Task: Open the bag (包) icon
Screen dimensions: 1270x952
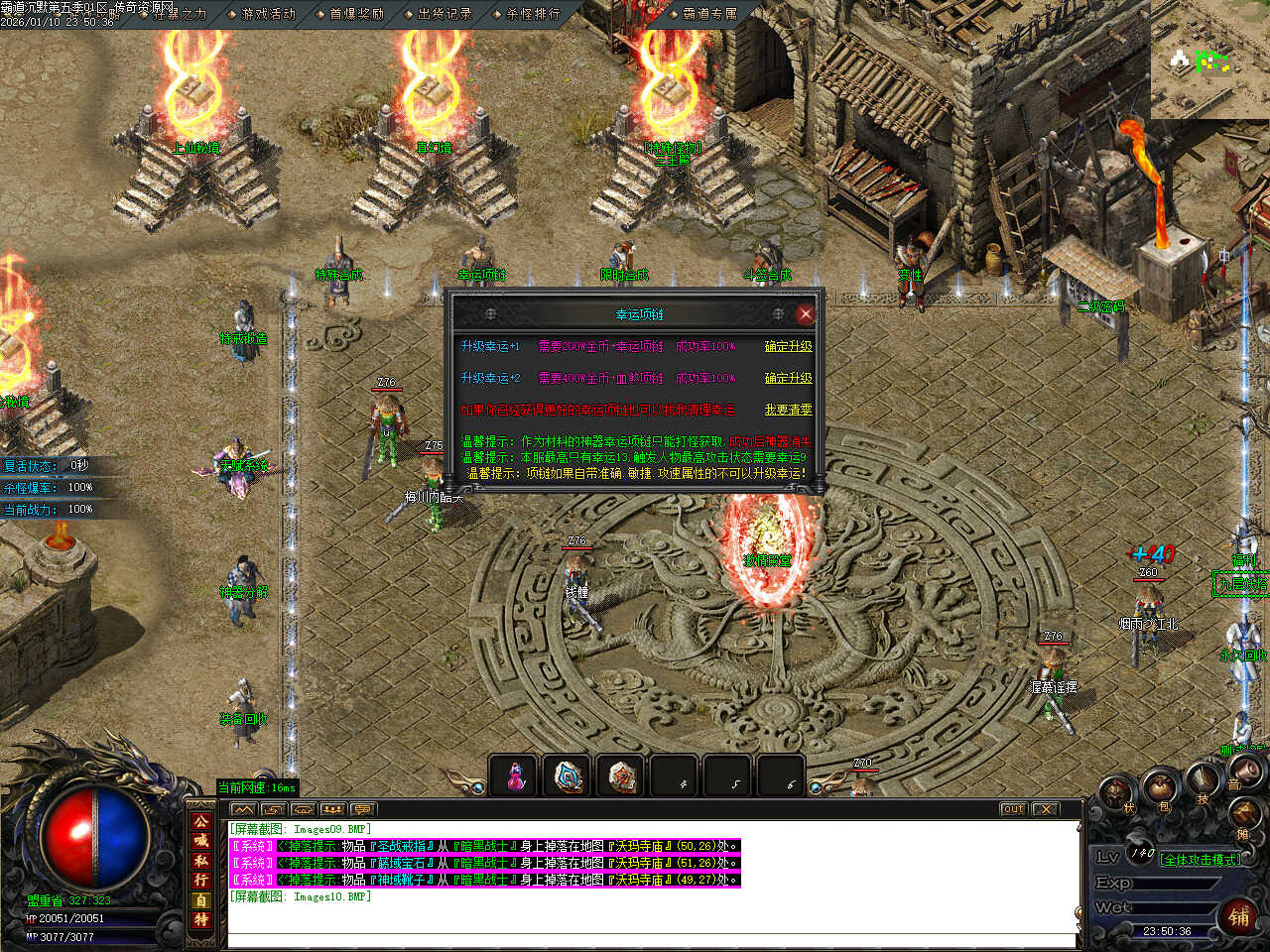Action: click(x=1160, y=791)
